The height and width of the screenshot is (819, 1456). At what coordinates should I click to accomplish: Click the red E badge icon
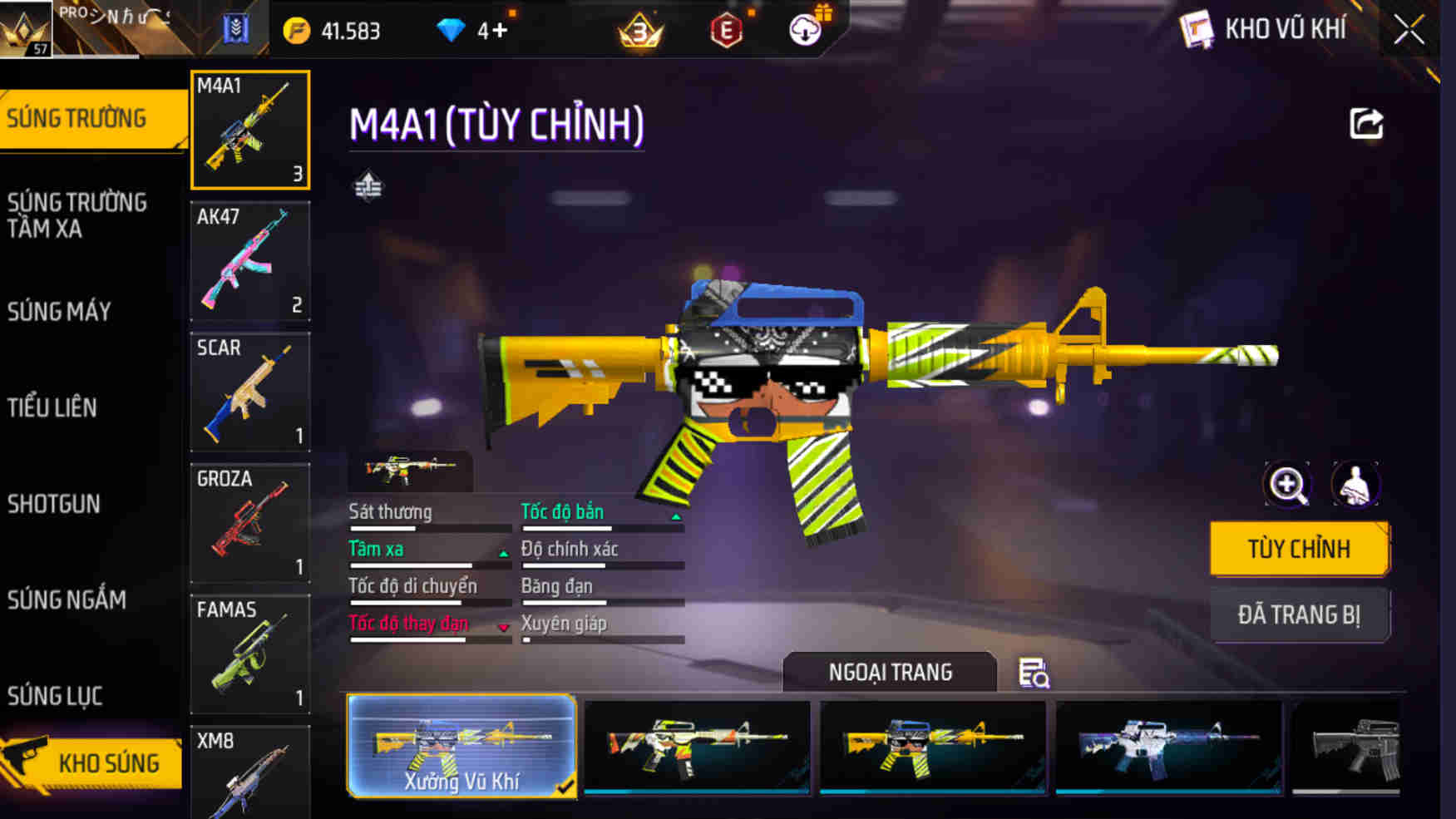click(x=724, y=29)
